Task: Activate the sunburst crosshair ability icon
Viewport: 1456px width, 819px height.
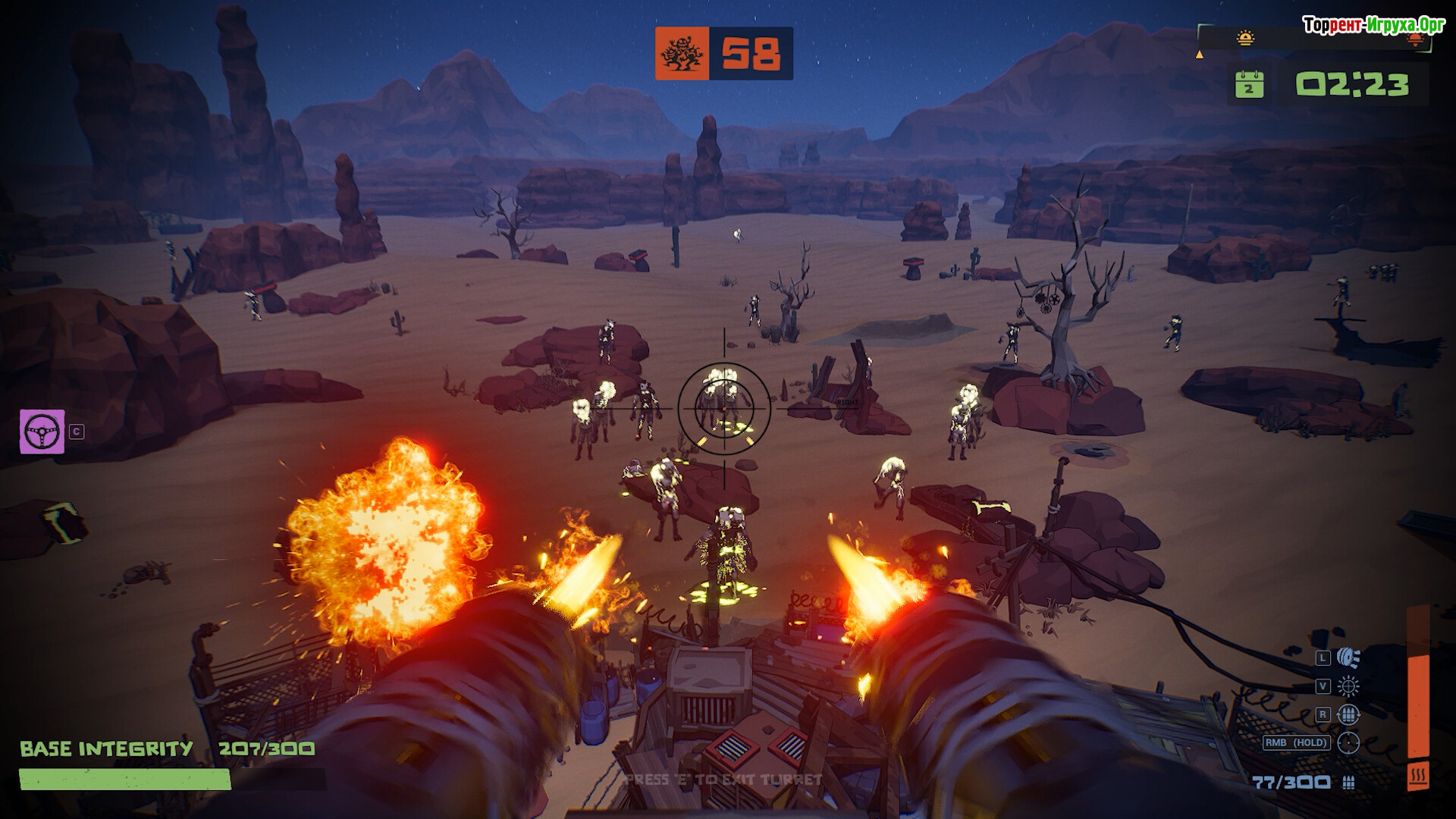Action: pos(1348,686)
